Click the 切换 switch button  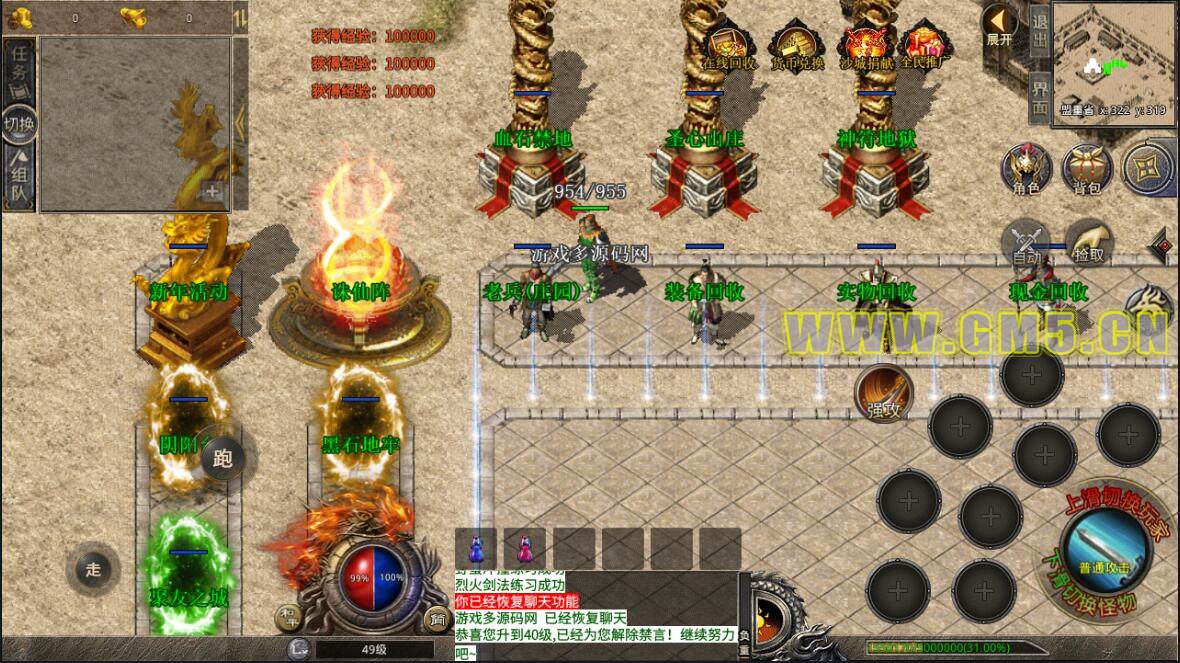[19, 124]
